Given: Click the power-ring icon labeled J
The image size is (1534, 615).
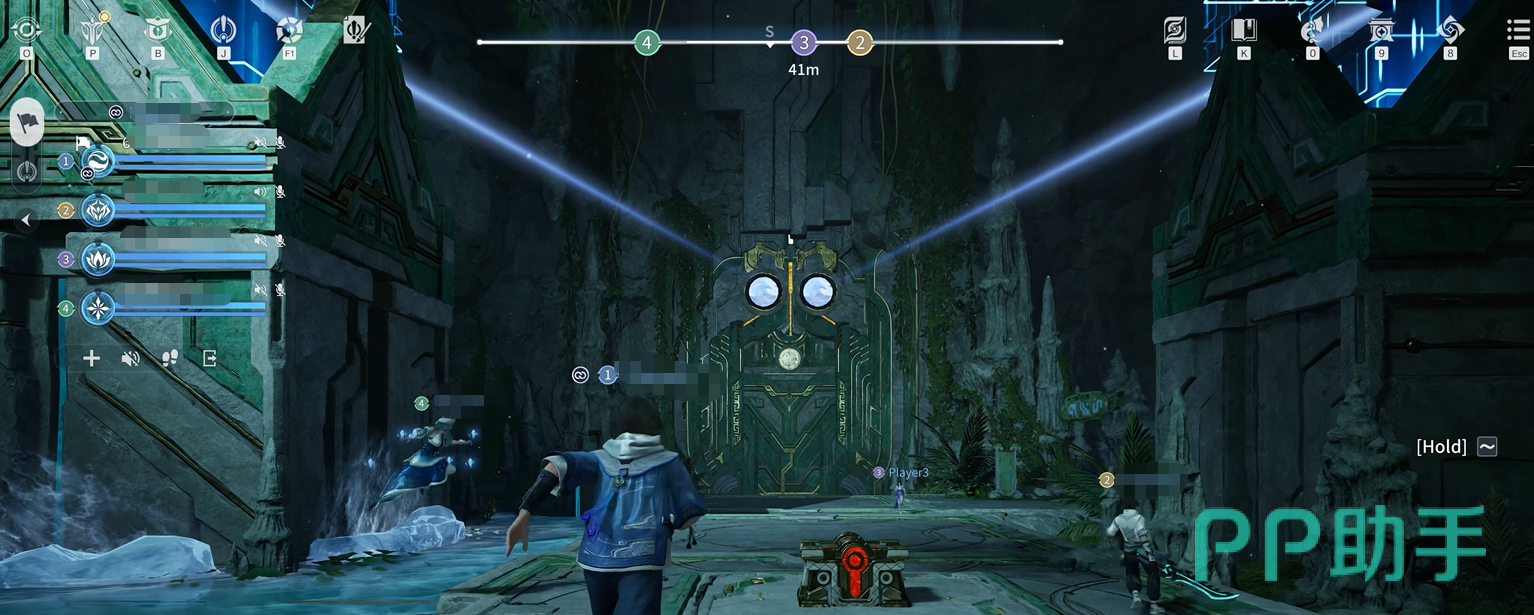Looking at the screenshot, I should point(224,30).
